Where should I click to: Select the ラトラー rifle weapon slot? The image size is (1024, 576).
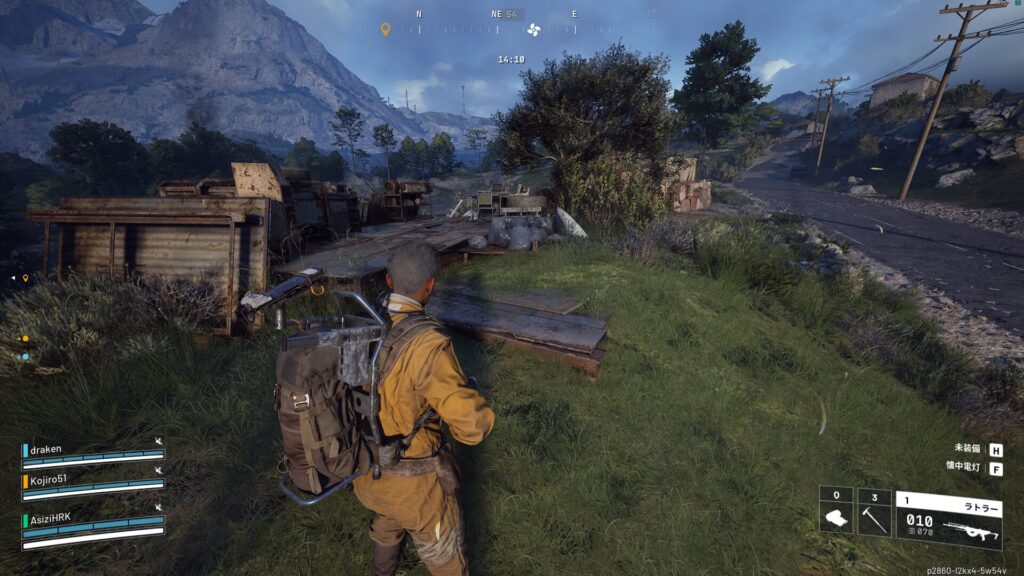(948, 518)
